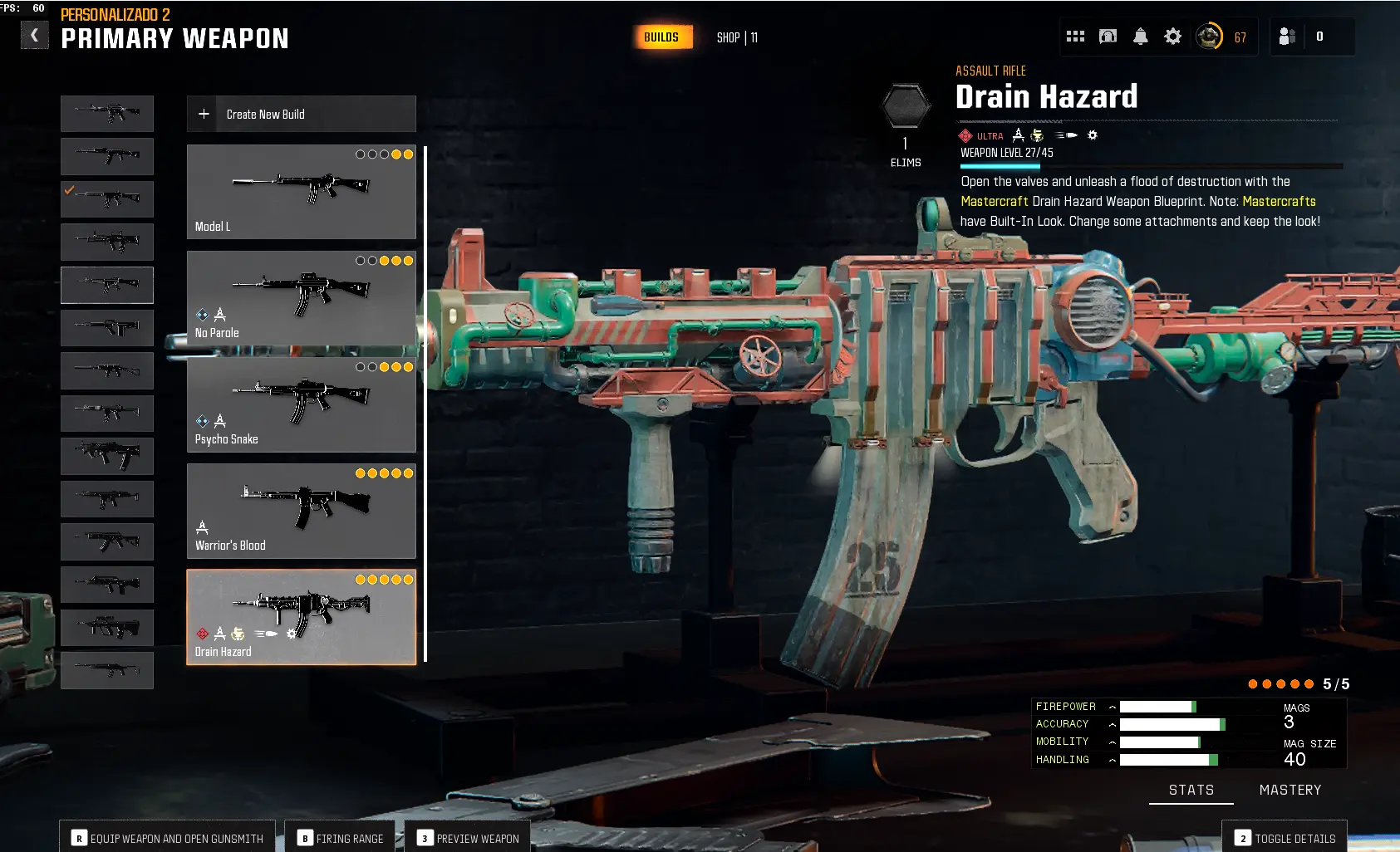Select the Model L build
This screenshot has width=1400, height=852.
click(x=301, y=192)
